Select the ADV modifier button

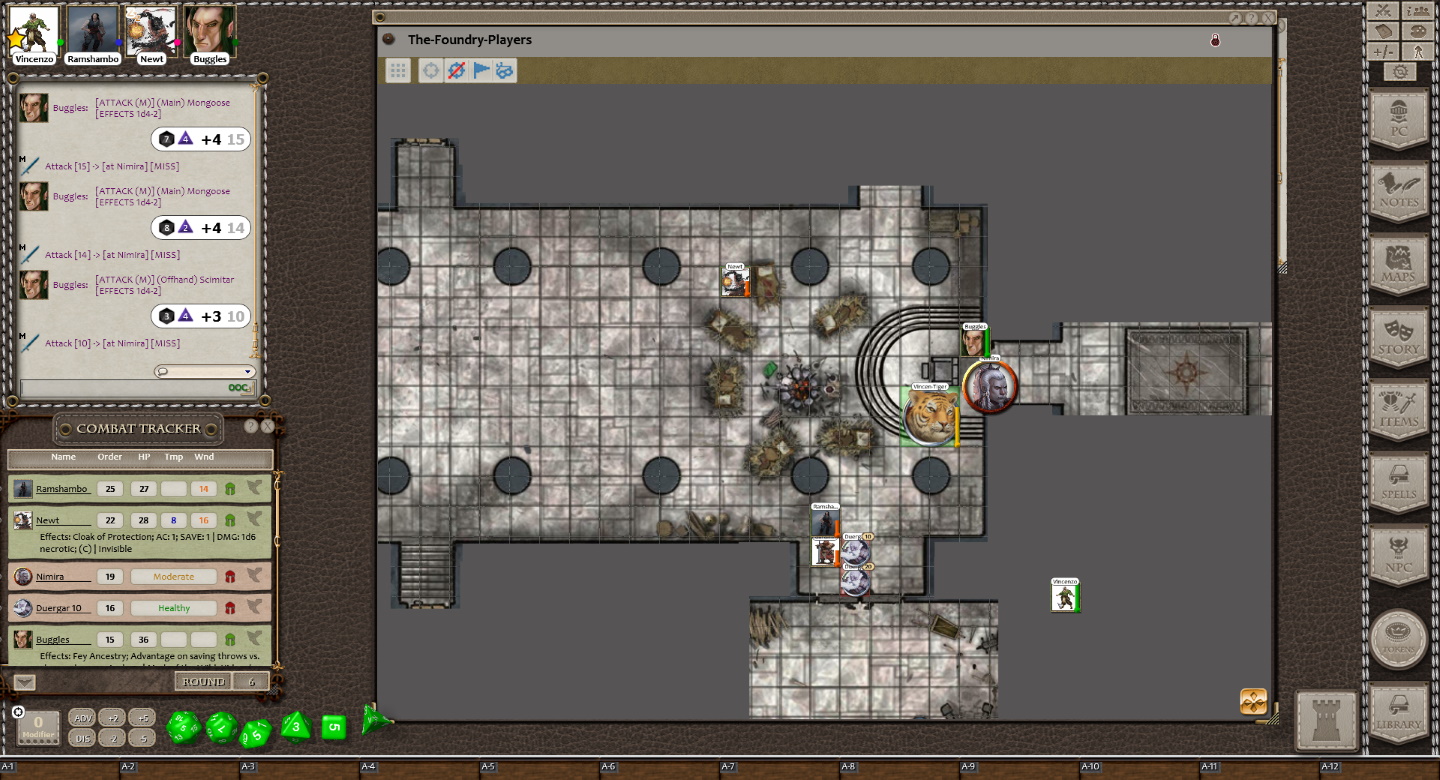pos(83,718)
